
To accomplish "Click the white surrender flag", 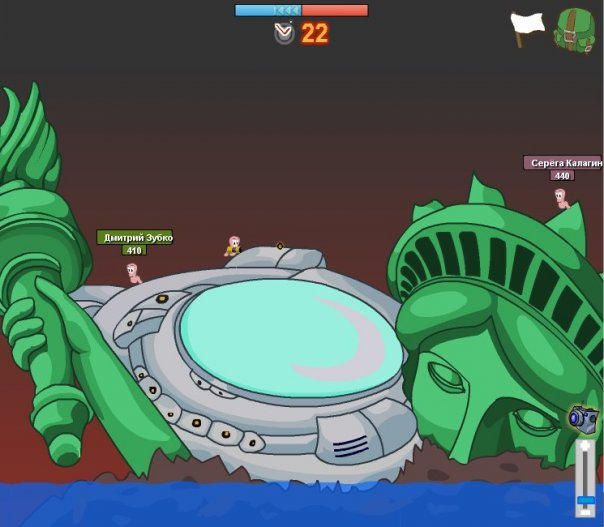I will 527,26.
